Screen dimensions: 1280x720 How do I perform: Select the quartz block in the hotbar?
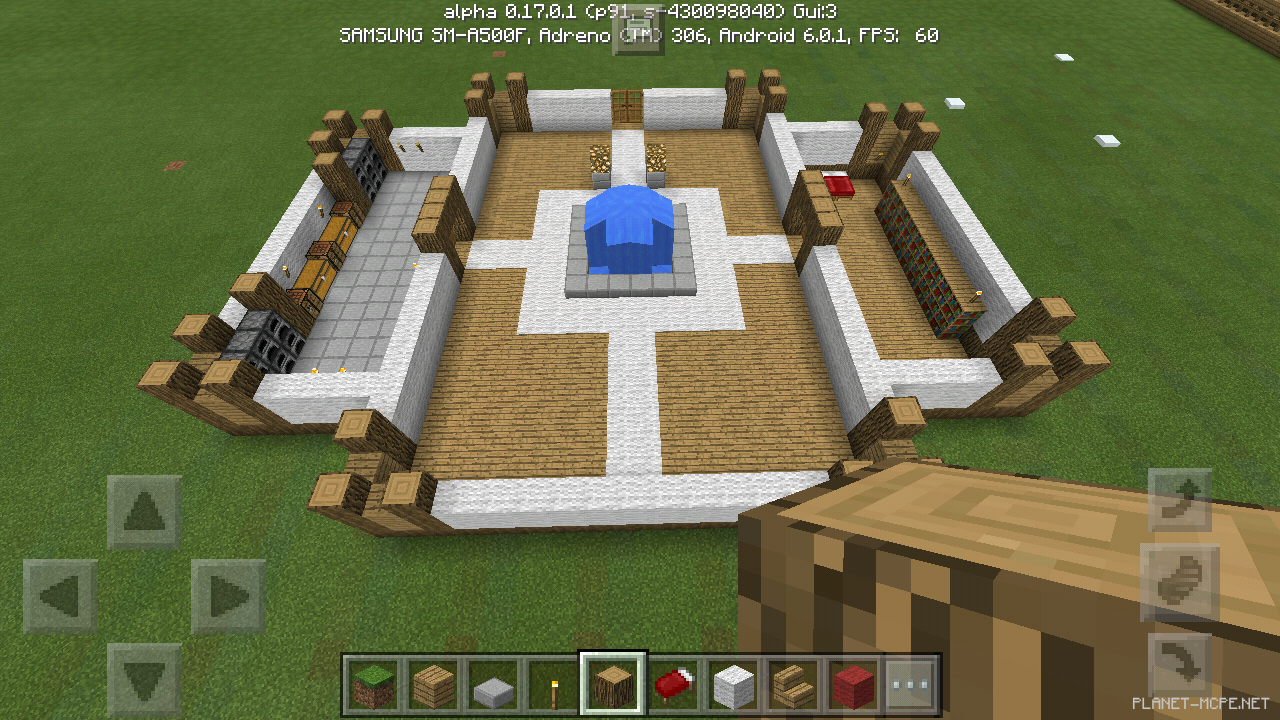[732, 686]
